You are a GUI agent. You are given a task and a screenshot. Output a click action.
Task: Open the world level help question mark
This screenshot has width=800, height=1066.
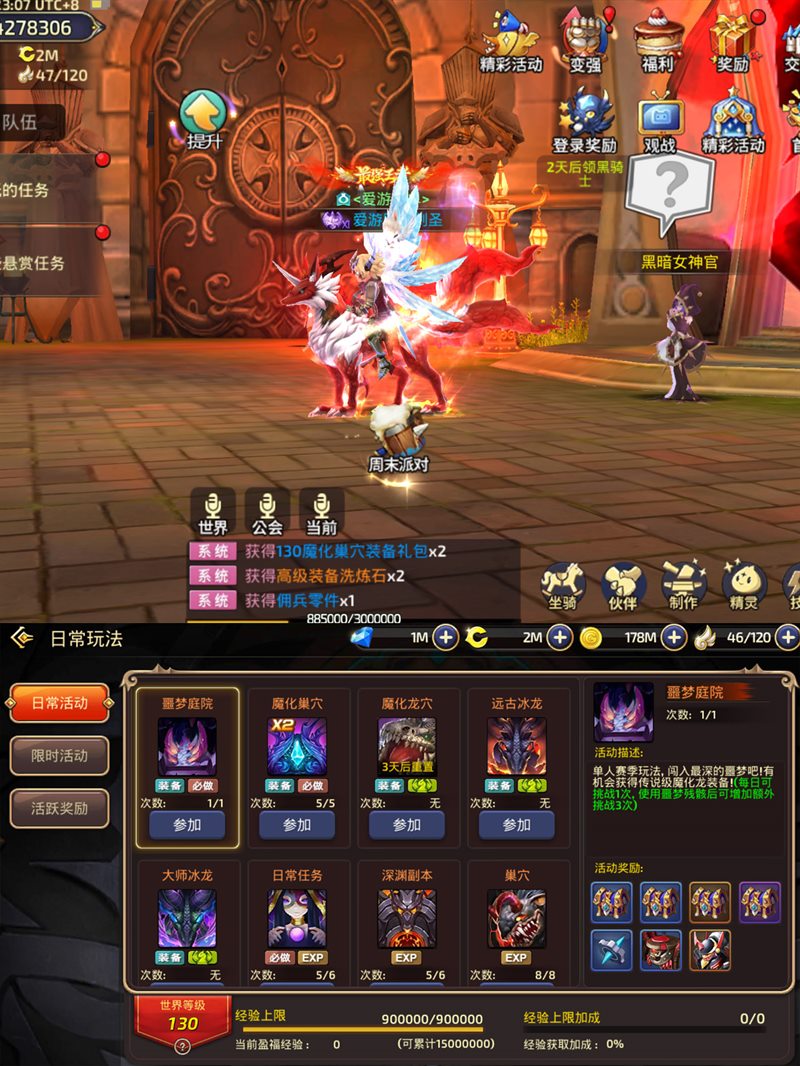182,1047
